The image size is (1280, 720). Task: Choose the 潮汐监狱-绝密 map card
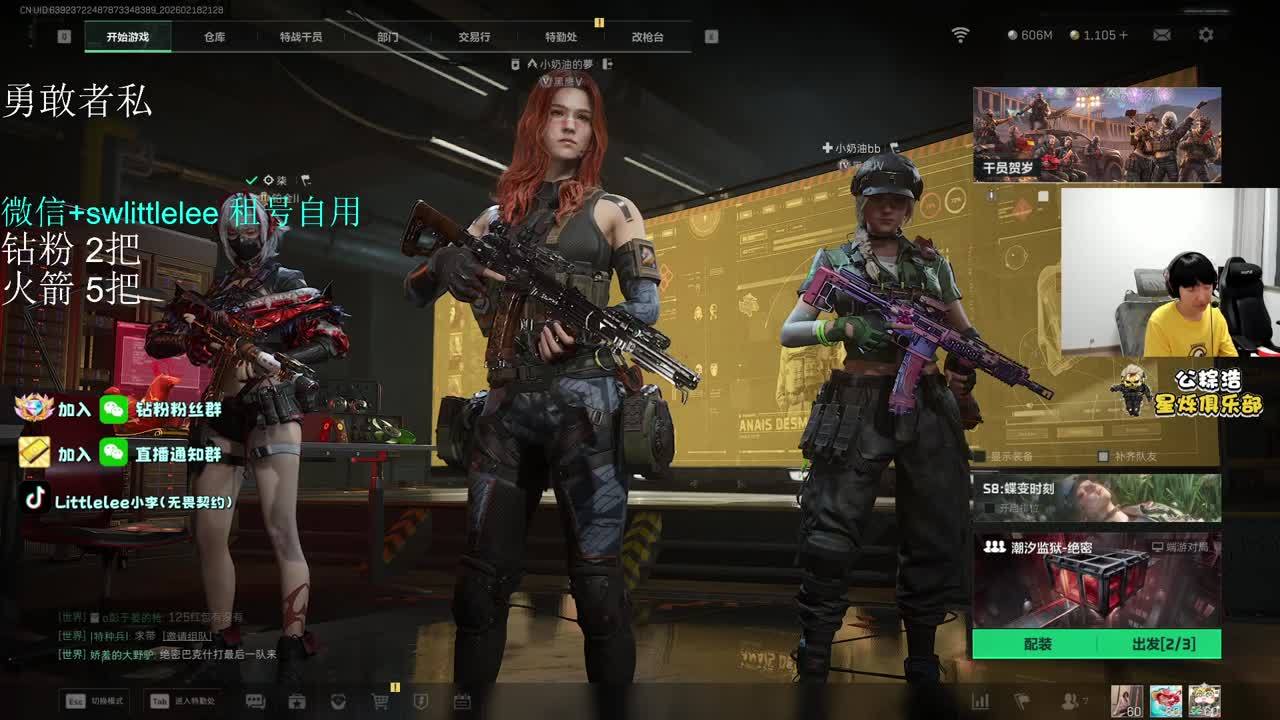coord(1097,580)
